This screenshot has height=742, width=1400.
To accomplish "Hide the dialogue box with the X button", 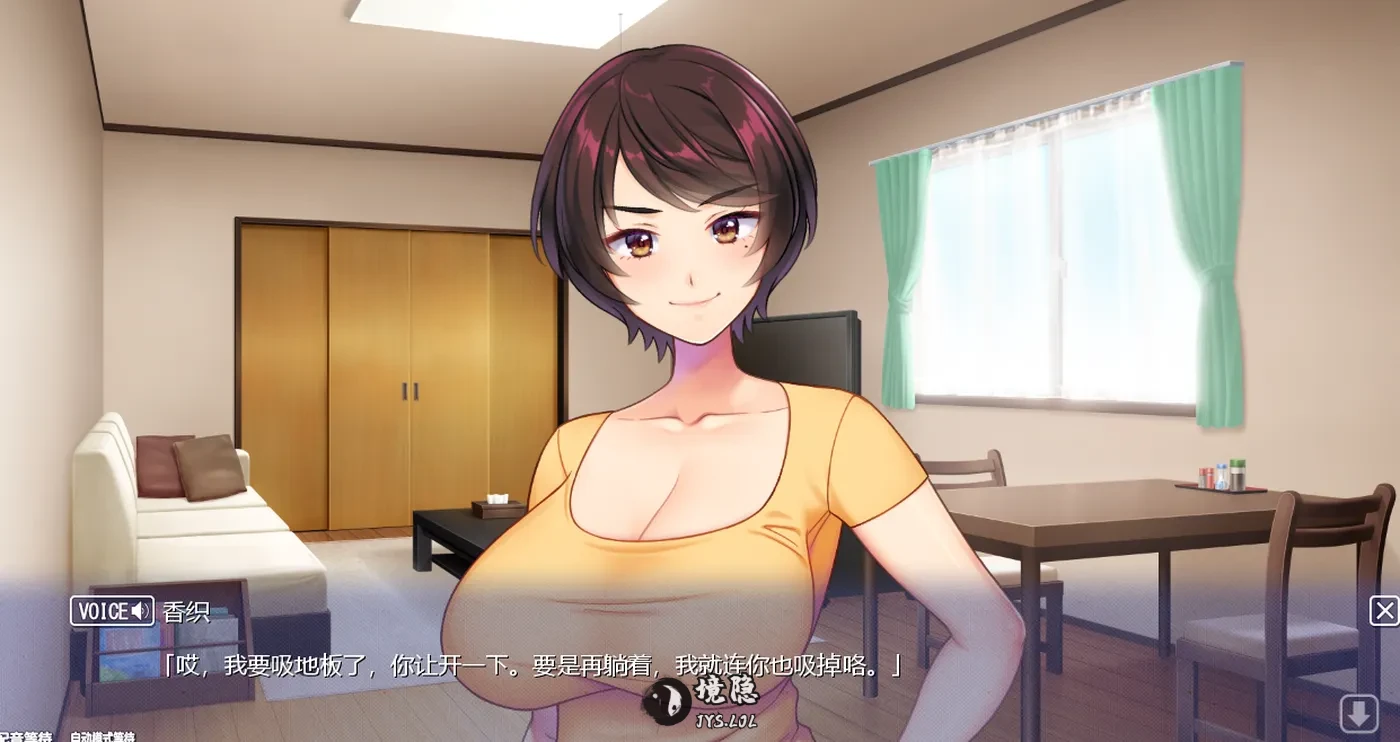I will point(1384,611).
